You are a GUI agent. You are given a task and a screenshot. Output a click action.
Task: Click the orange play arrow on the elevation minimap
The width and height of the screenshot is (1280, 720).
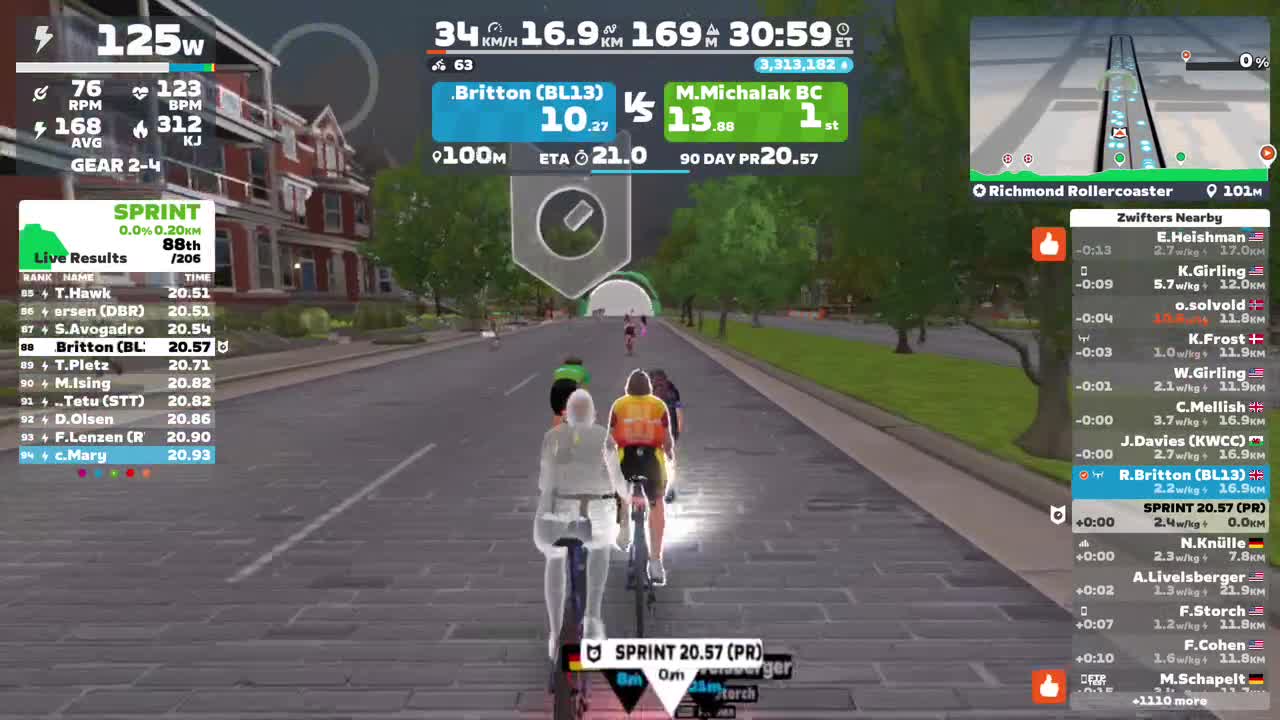(1267, 153)
